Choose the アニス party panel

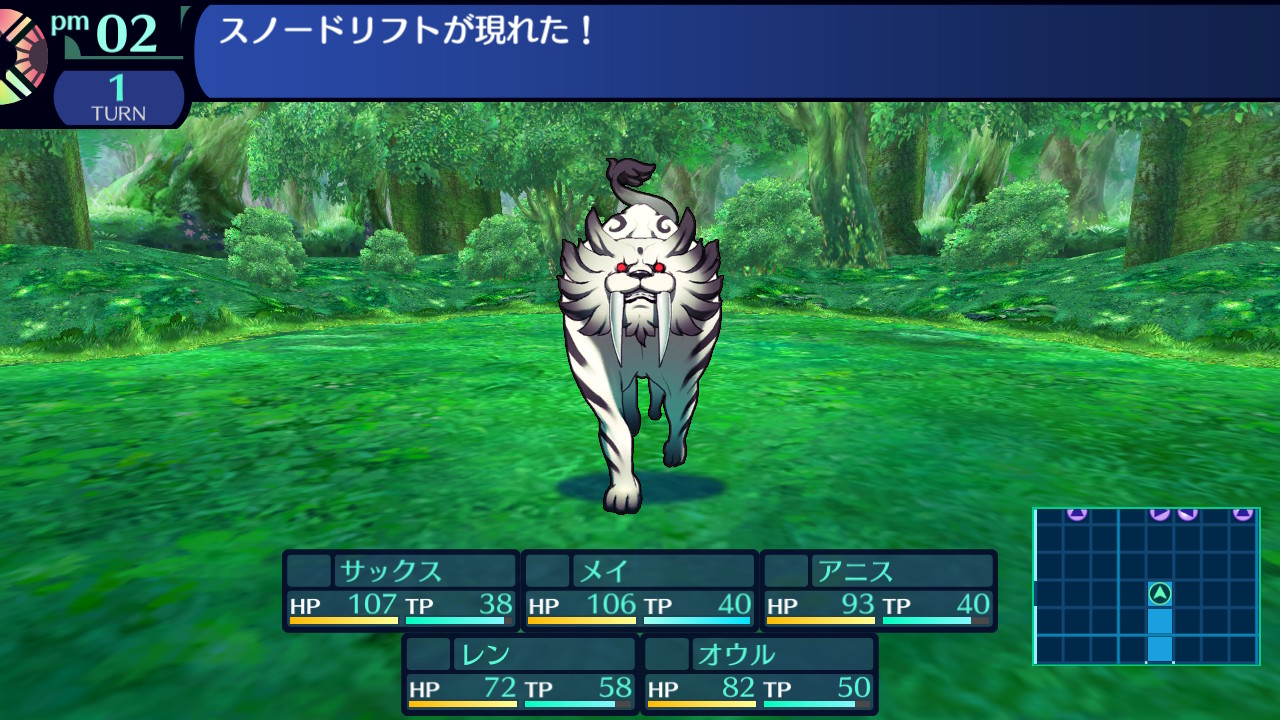(x=879, y=590)
